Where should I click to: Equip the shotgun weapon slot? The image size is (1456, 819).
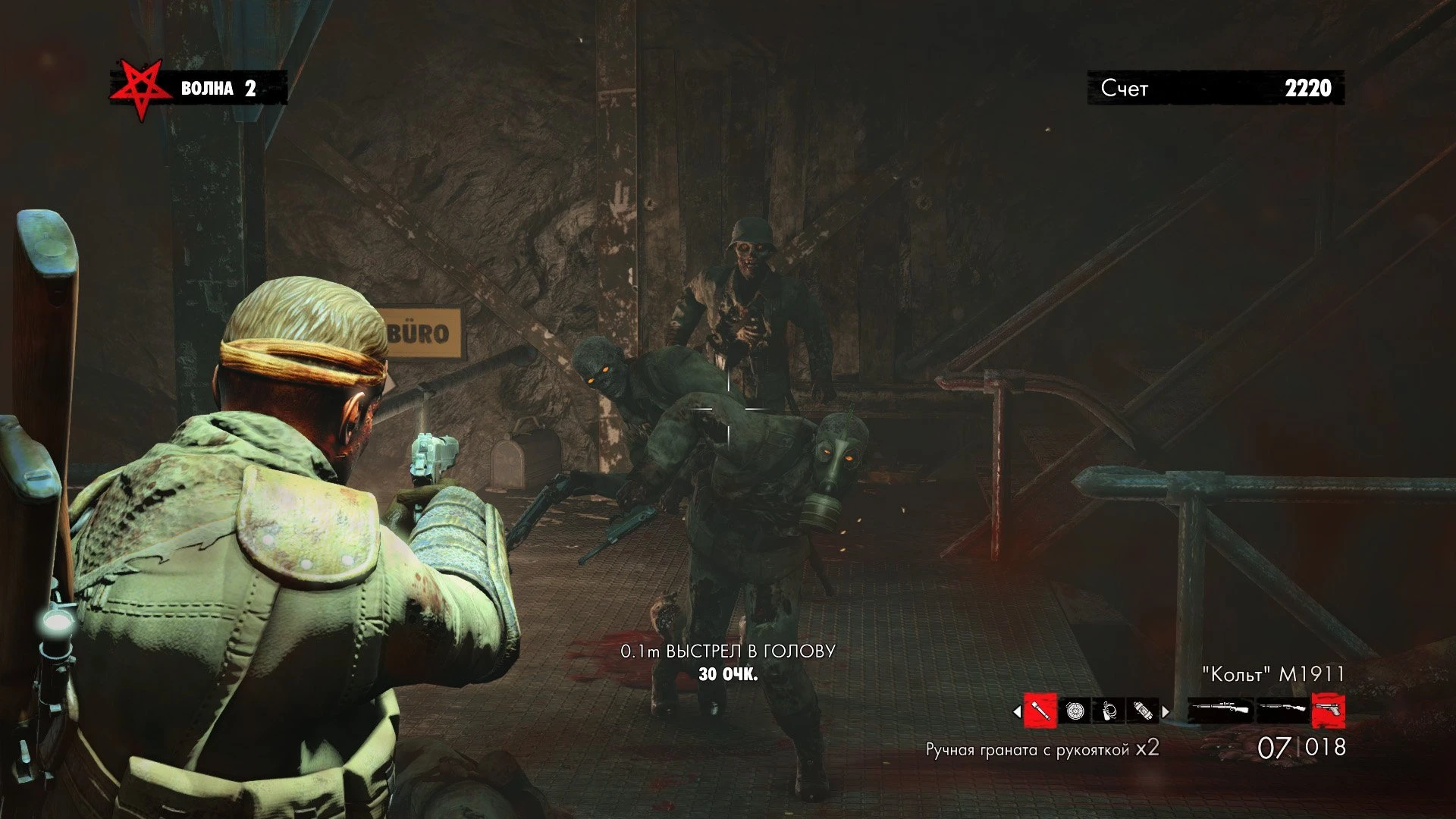tap(1282, 711)
